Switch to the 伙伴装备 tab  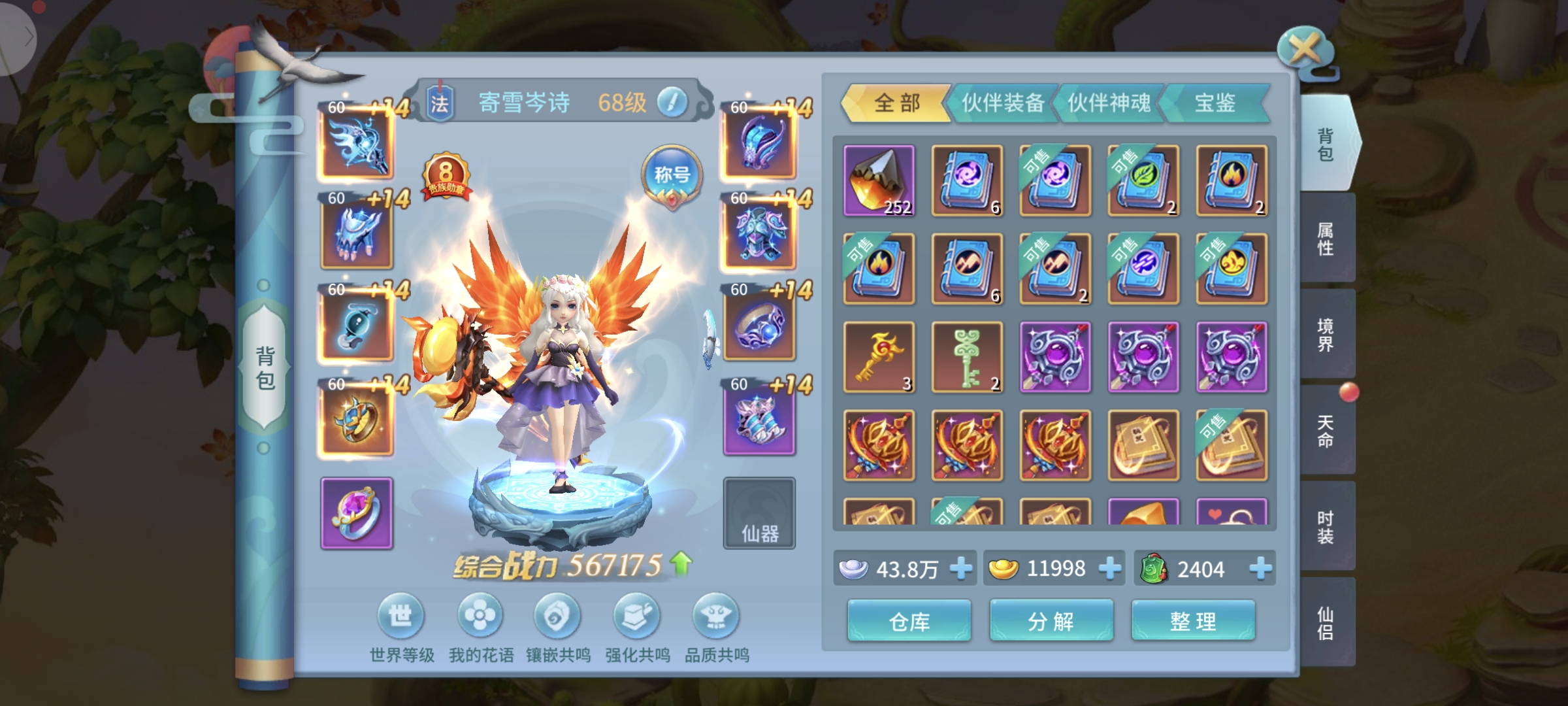(1002, 103)
